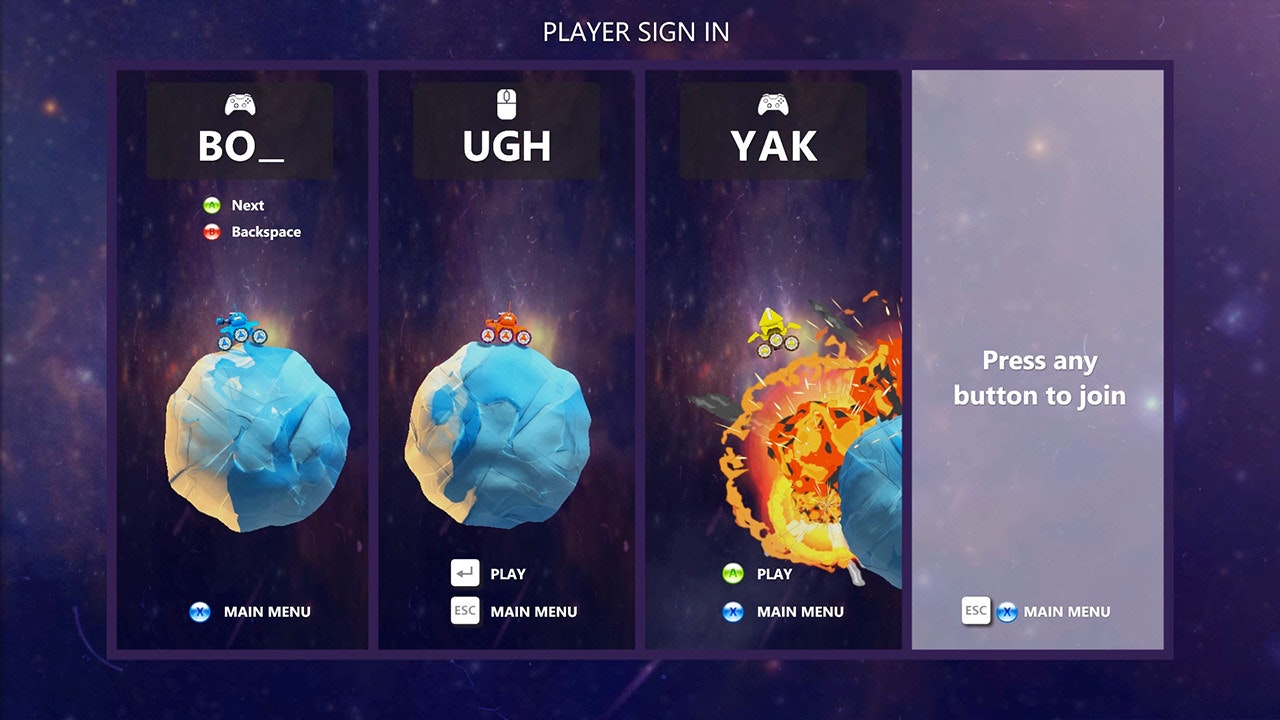The width and height of the screenshot is (1280, 720).
Task: Hit Backspace under the BO_ name
Action: (x=265, y=232)
